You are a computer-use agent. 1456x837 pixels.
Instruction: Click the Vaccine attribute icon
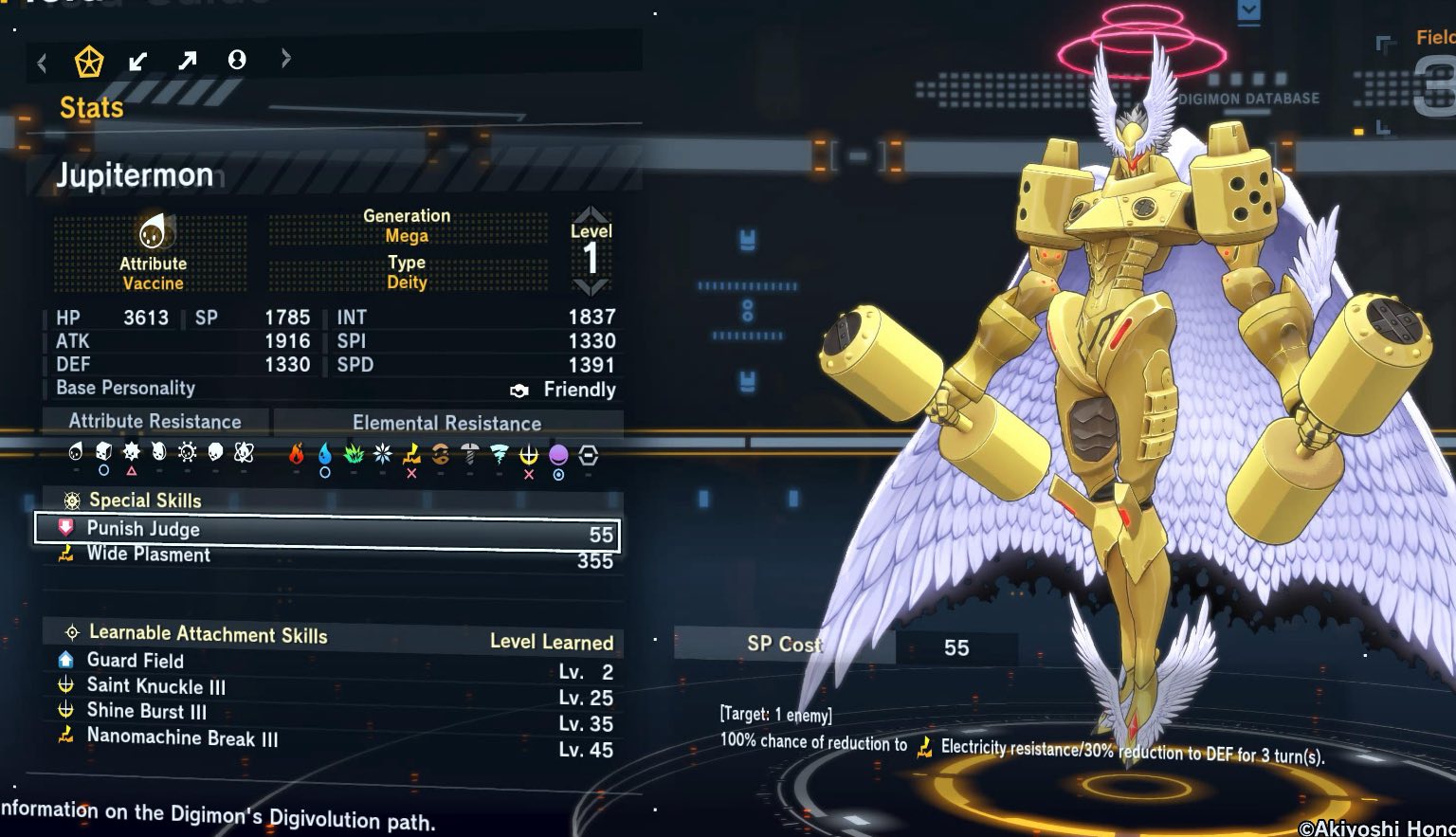152,231
